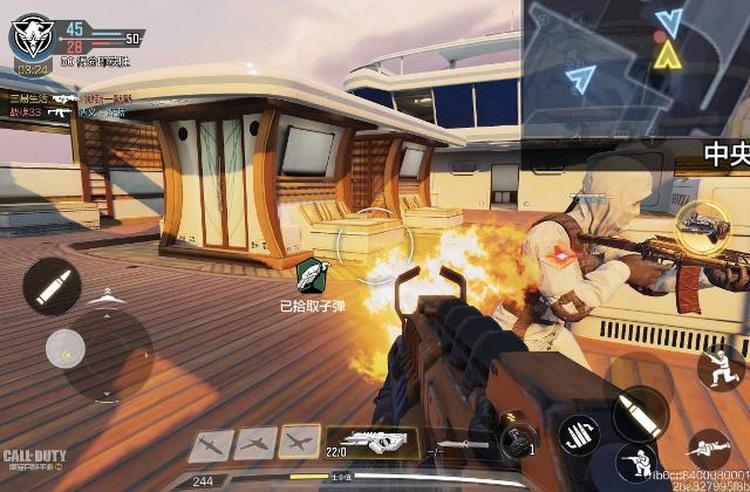Select the first scorestreak slot

[211, 444]
